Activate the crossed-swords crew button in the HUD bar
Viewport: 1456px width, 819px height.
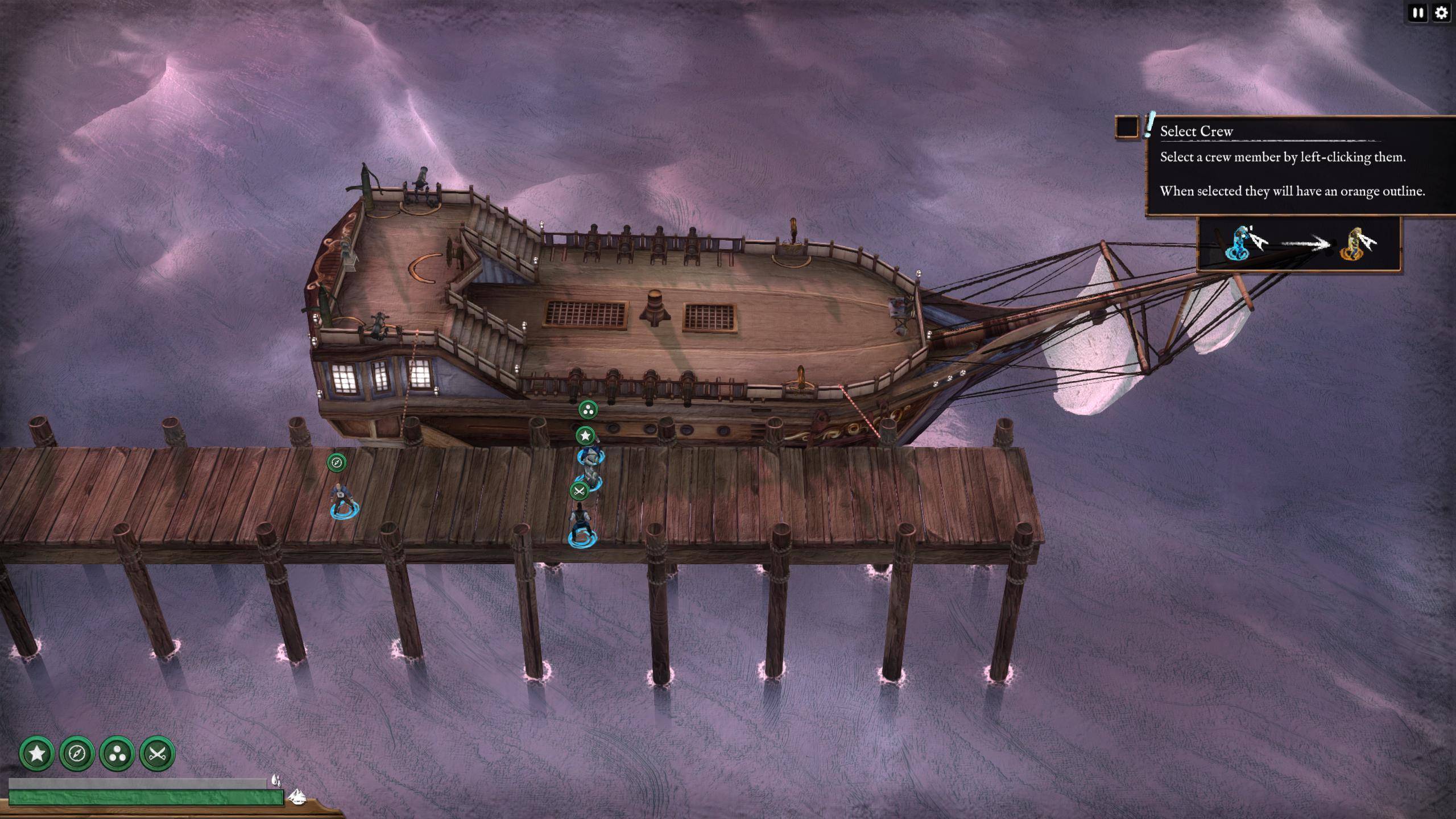pyautogui.click(x=157, y=754)
